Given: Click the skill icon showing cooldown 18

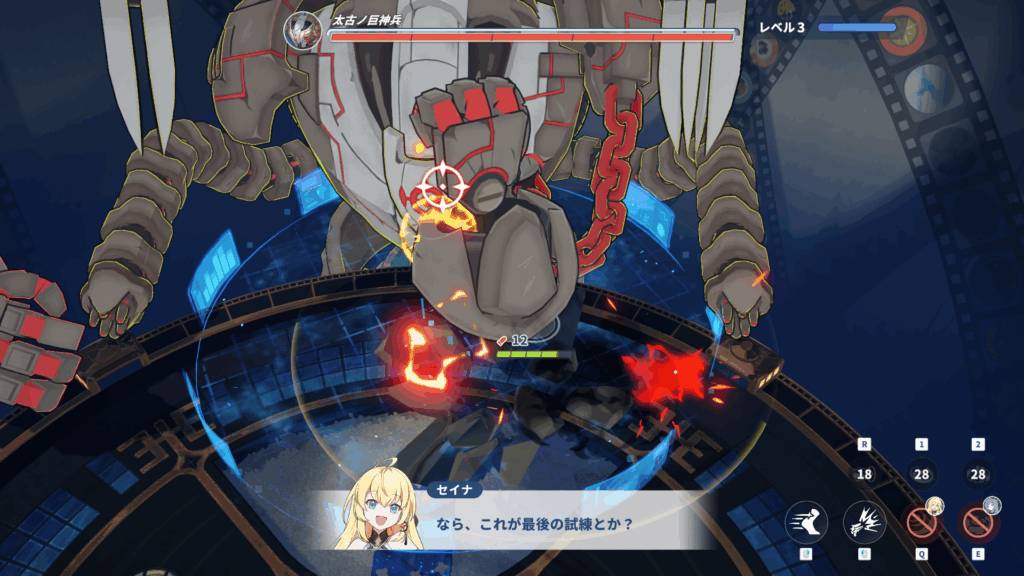Looking at the screenshot, I should (864, 475).
